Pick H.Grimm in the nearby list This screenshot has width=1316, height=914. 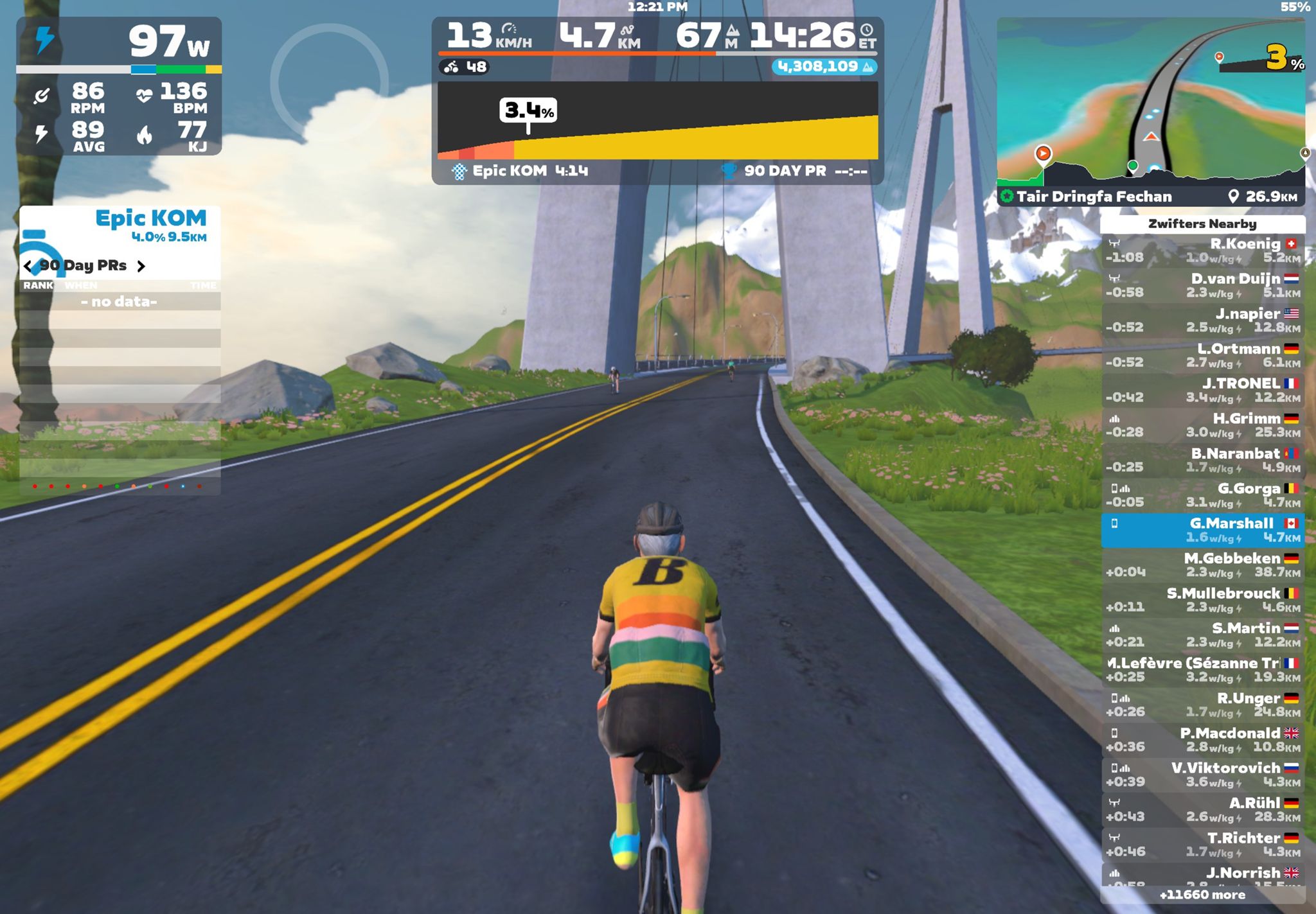pyautogui.click(x=1202, y=425)
